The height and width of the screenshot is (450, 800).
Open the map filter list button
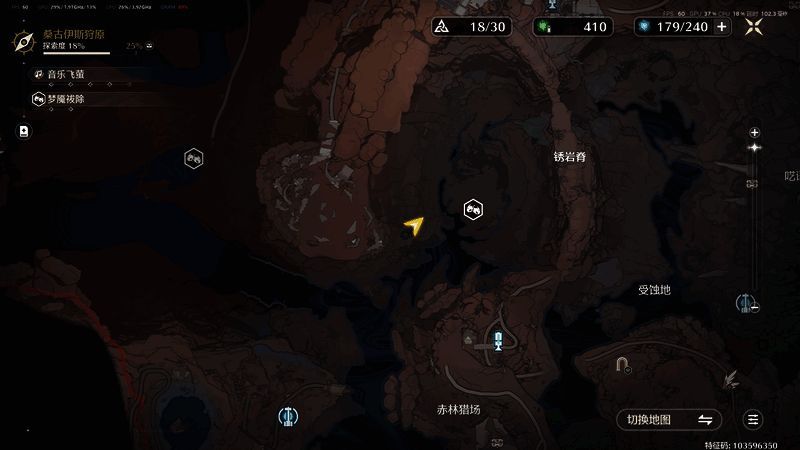pyautogui.click(x=754, y=420)
